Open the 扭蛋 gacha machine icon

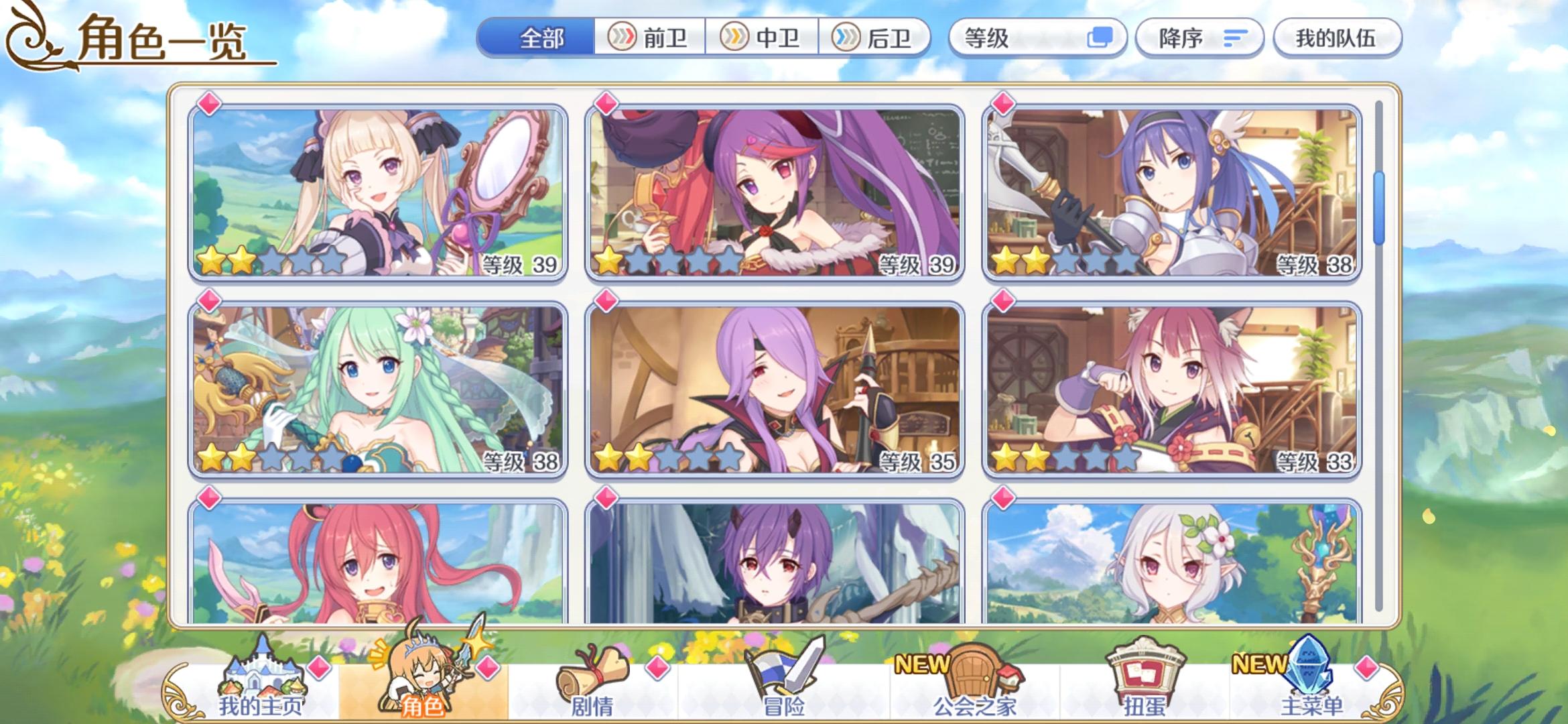(x=1145, y=676)
